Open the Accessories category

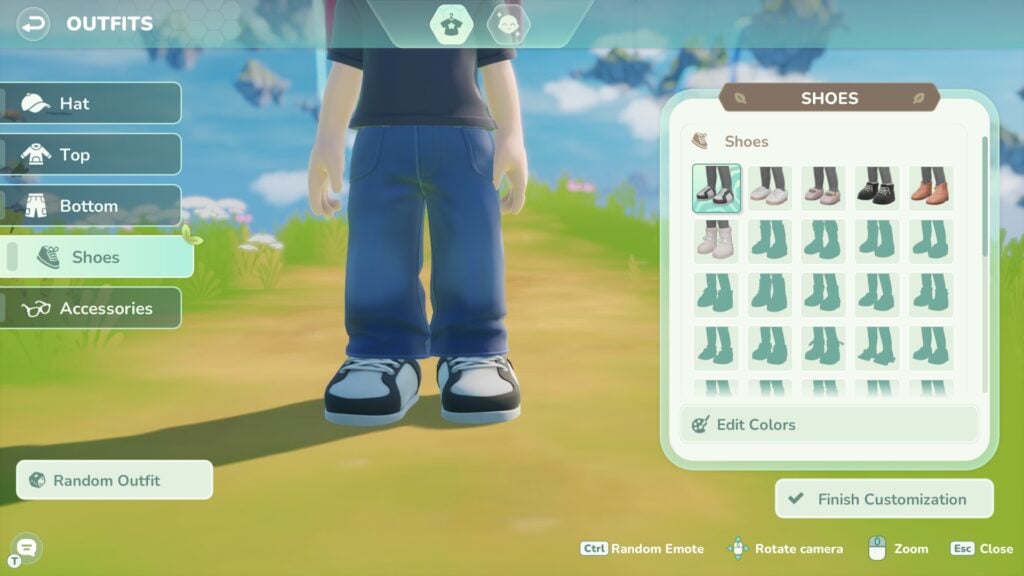[91, 308]
